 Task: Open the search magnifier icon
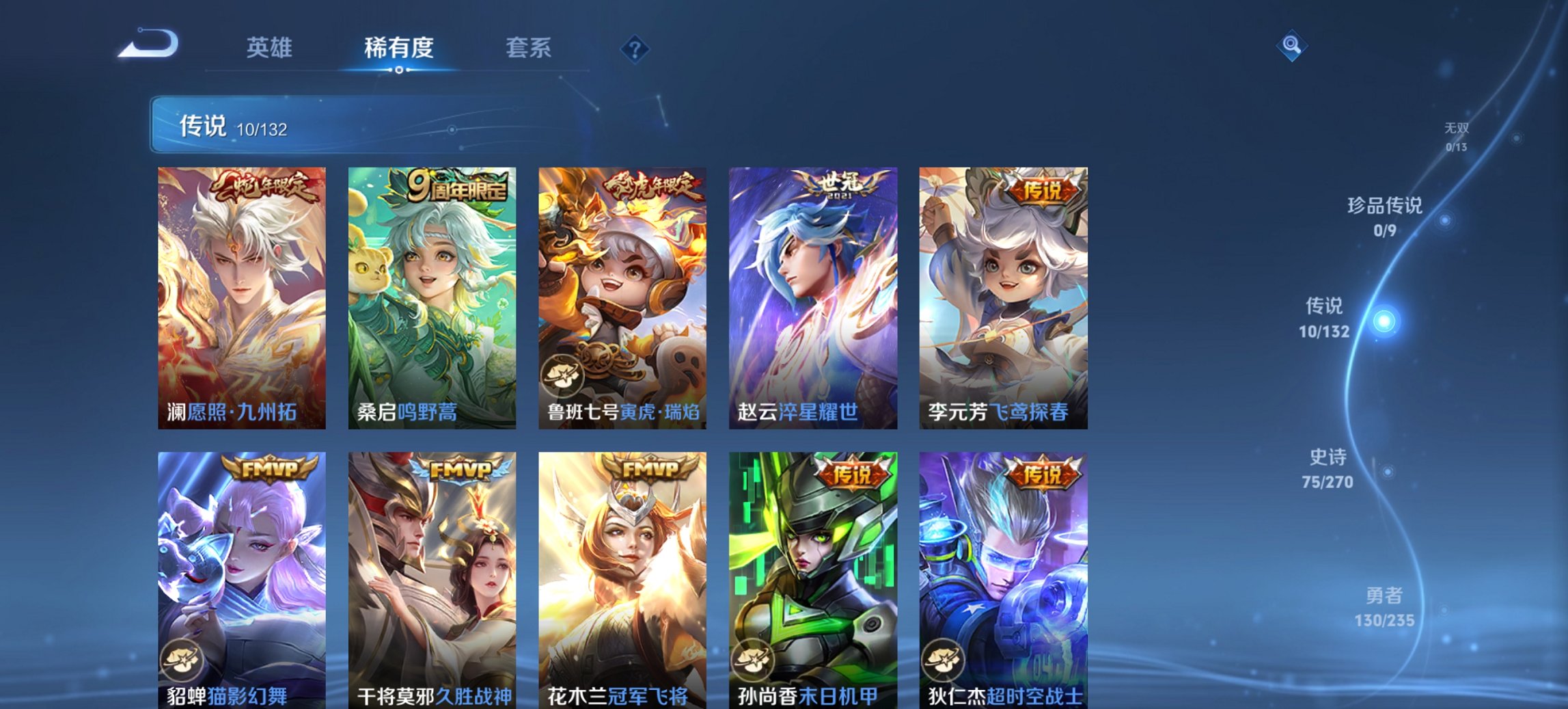click(x=1291, y=46)
